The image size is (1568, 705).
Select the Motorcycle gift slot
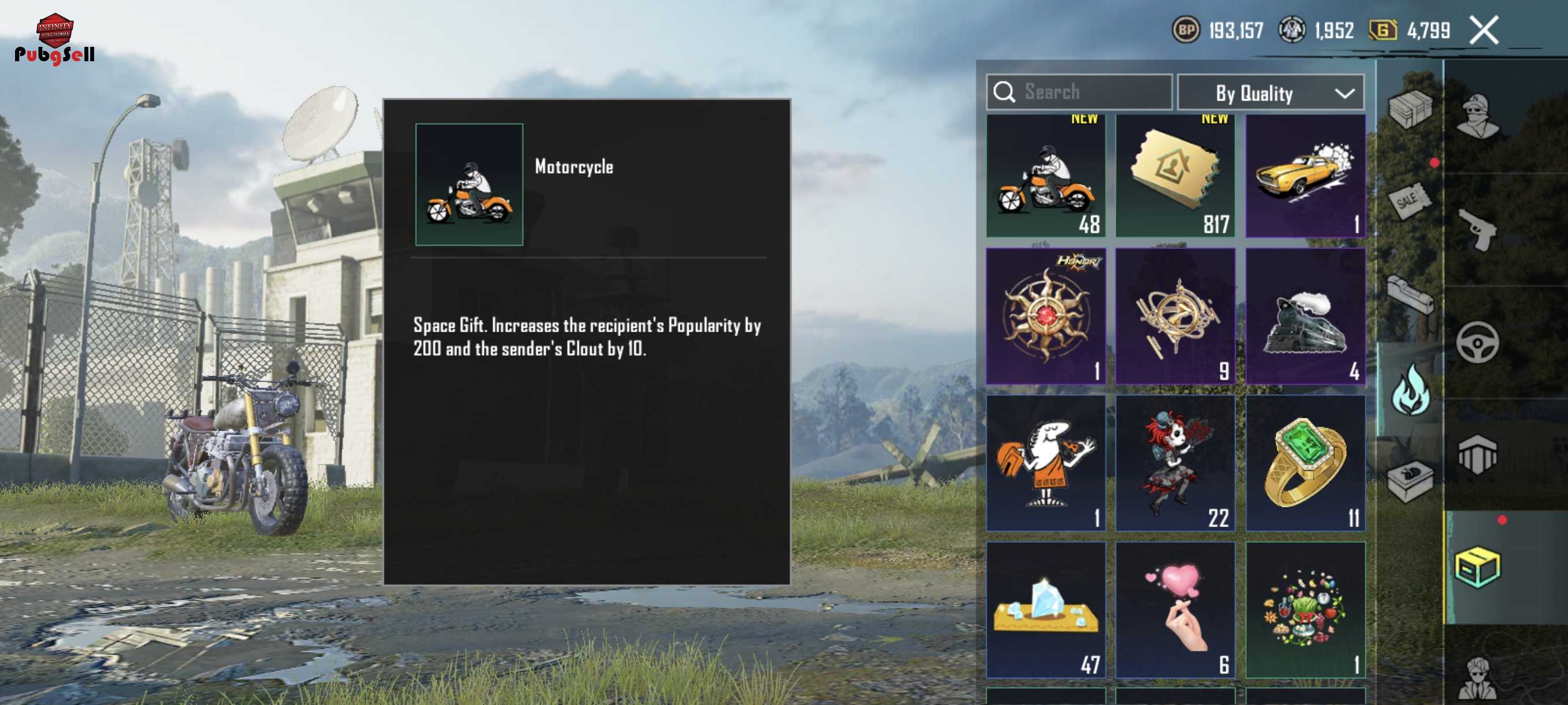coord(1045,176)
